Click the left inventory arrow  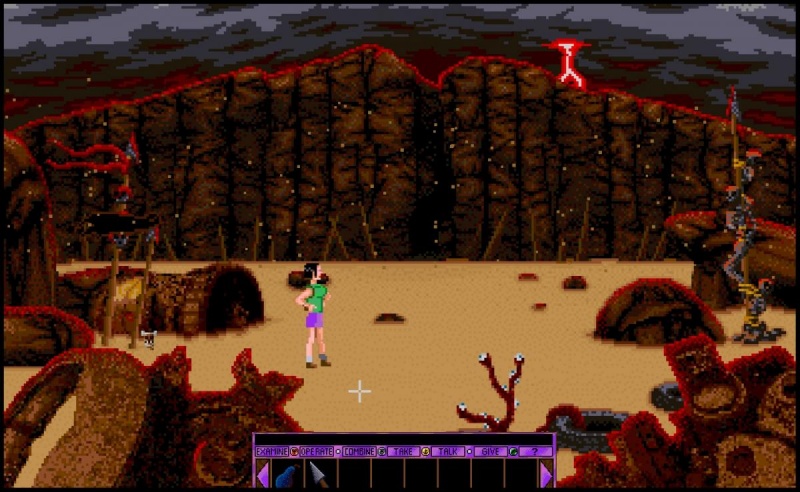pyautogui.click(x=262, y=474)
